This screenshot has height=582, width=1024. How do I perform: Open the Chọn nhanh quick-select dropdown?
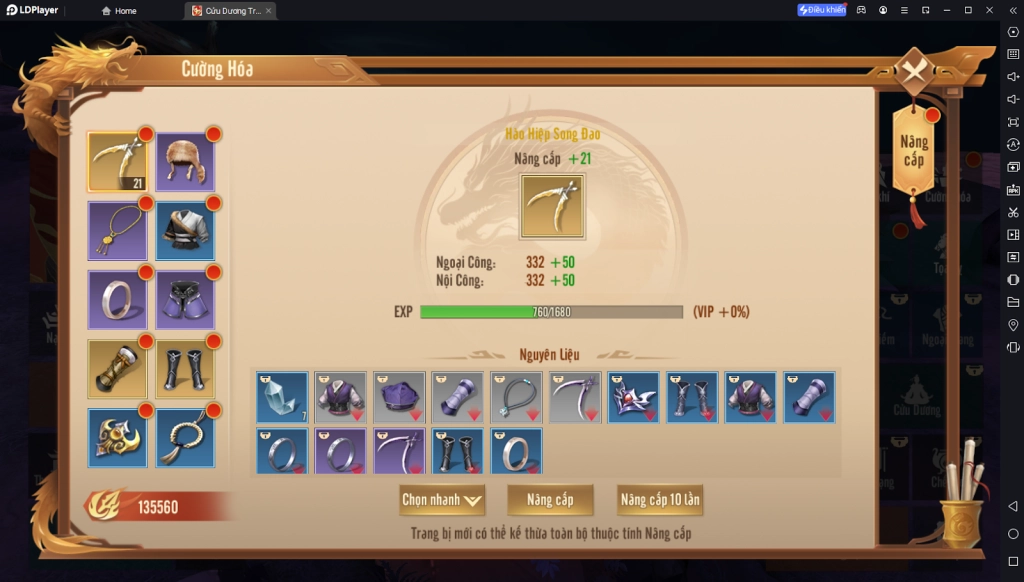(442, 499)
